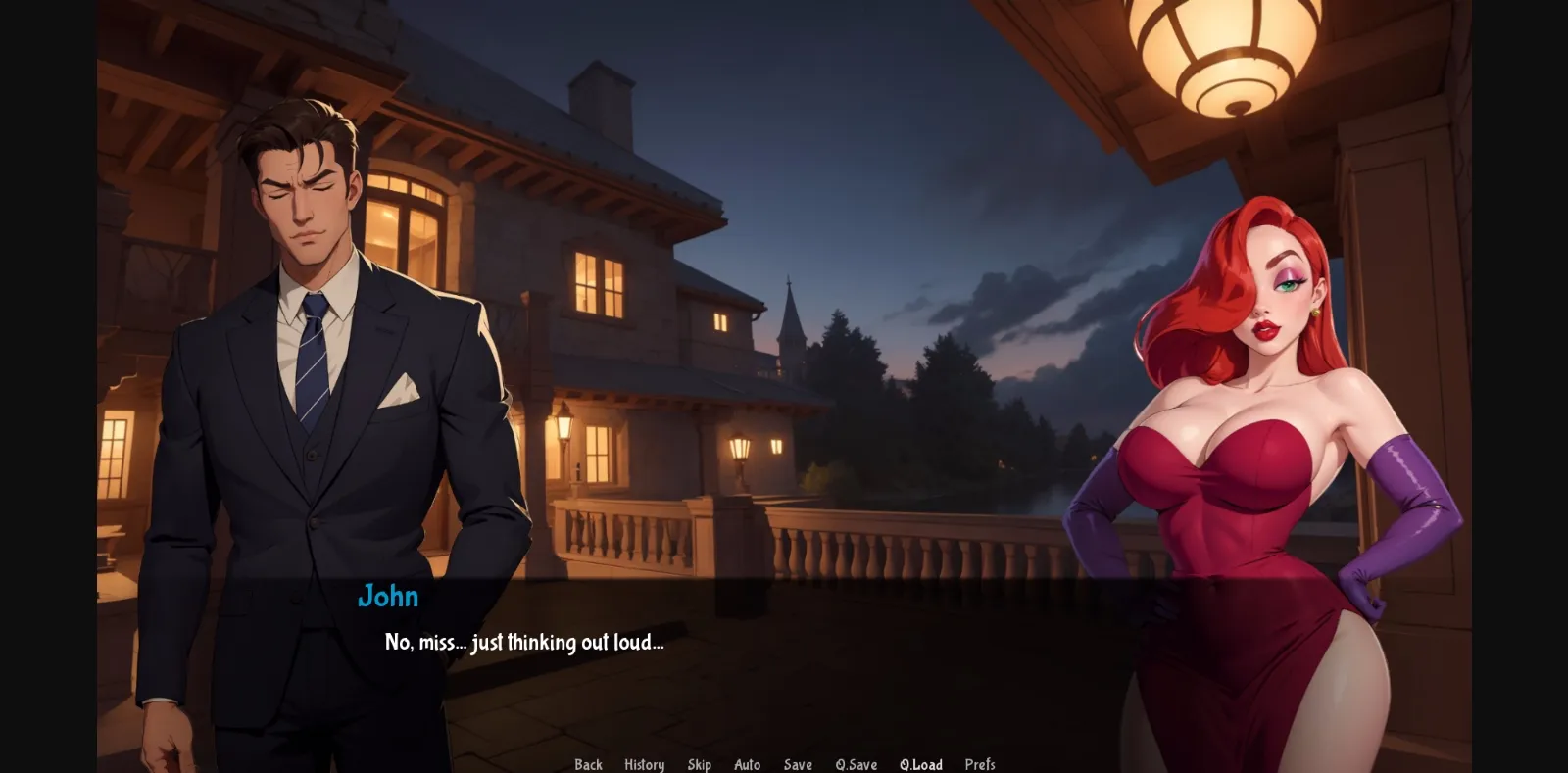This screenshot has height=773, width=1568.
Task: Click John's blue name label
Action: click(388, 597)
